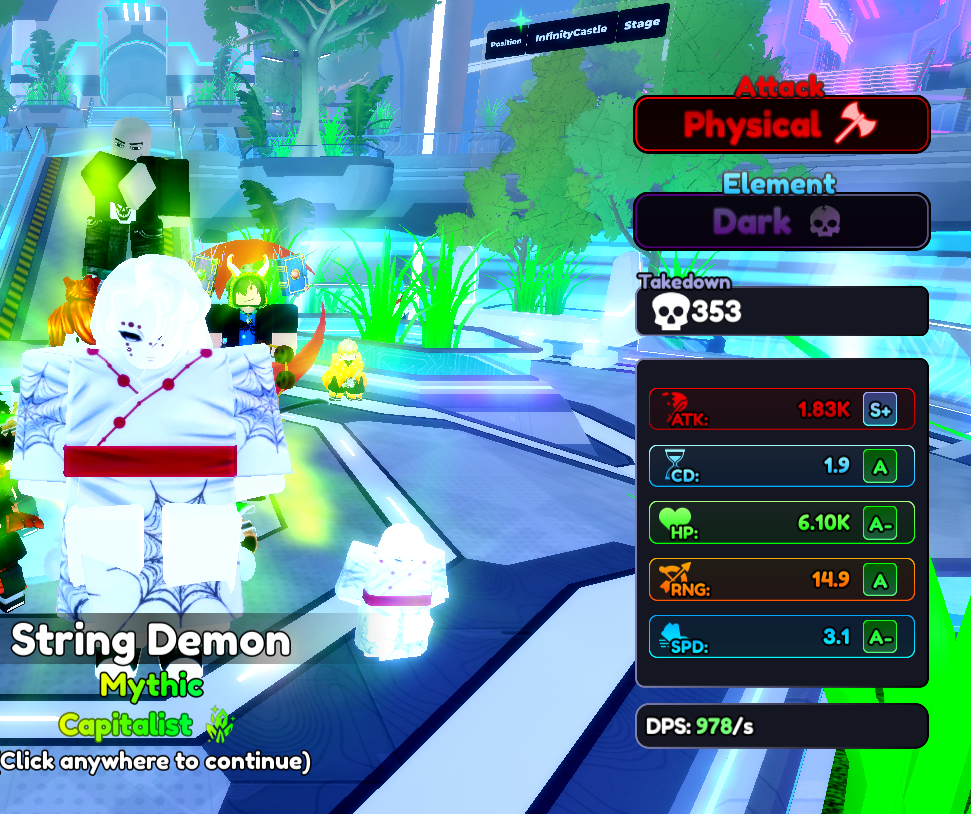Switch to the InfinityCastle leaderboard tab
The width and height of the screenshot is (971, 814).
coord(571,37)
